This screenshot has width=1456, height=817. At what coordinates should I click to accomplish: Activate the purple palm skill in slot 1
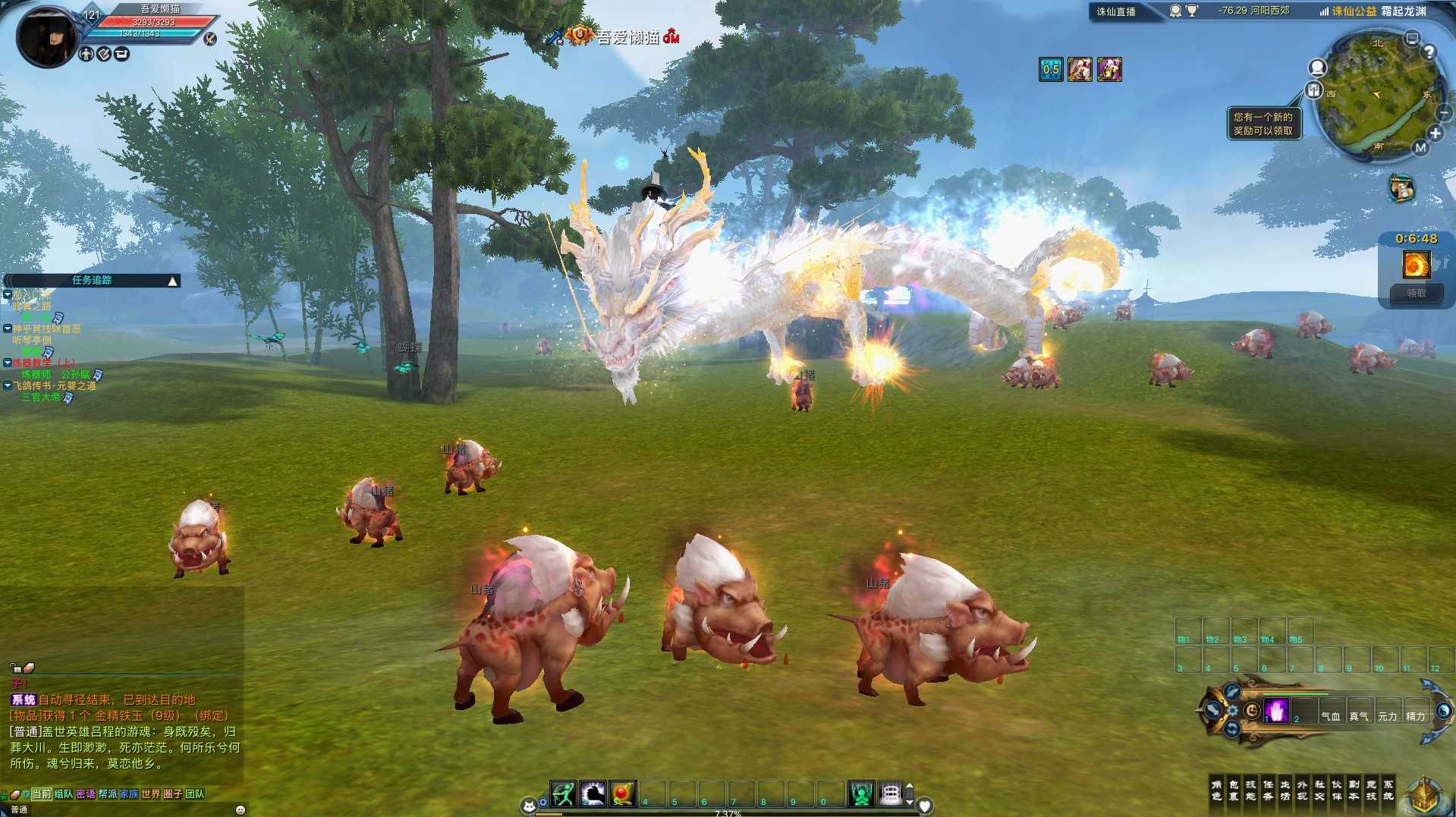click(1276, 712)
